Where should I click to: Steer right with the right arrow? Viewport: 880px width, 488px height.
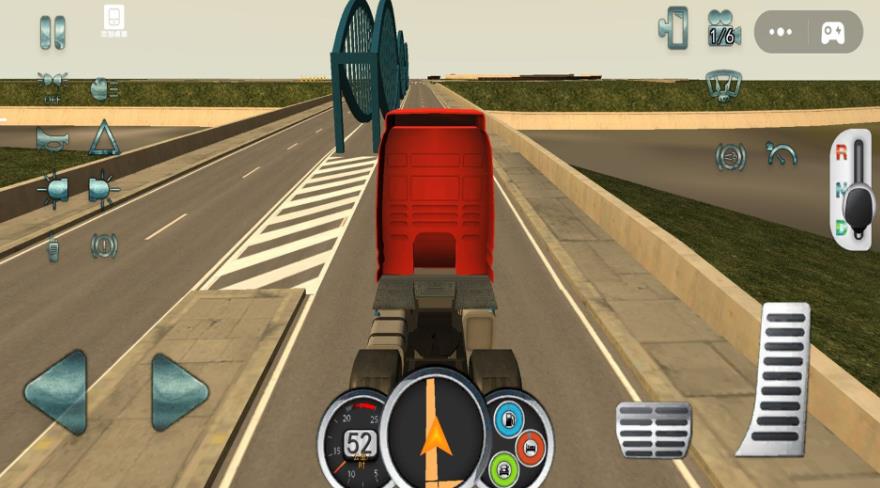pyautogui.click(x=180, y=392)
